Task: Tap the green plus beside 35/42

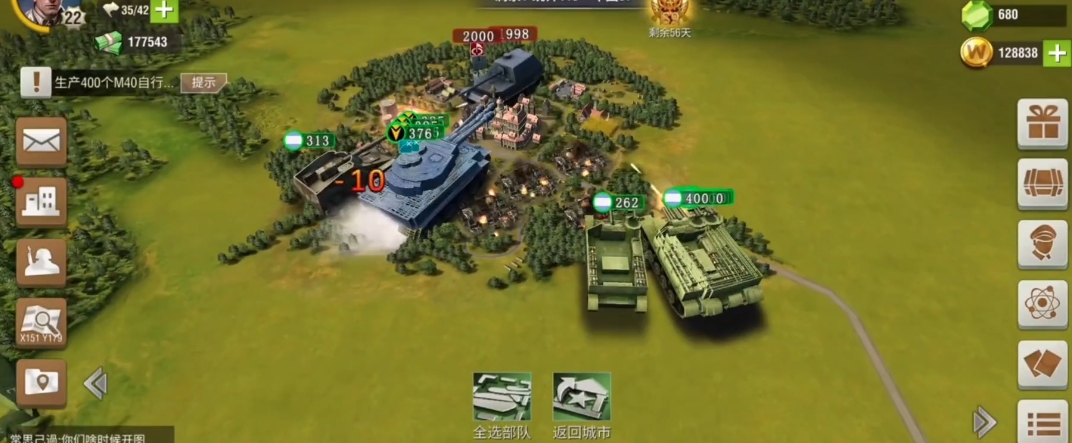Action: (x=163, y=11)
